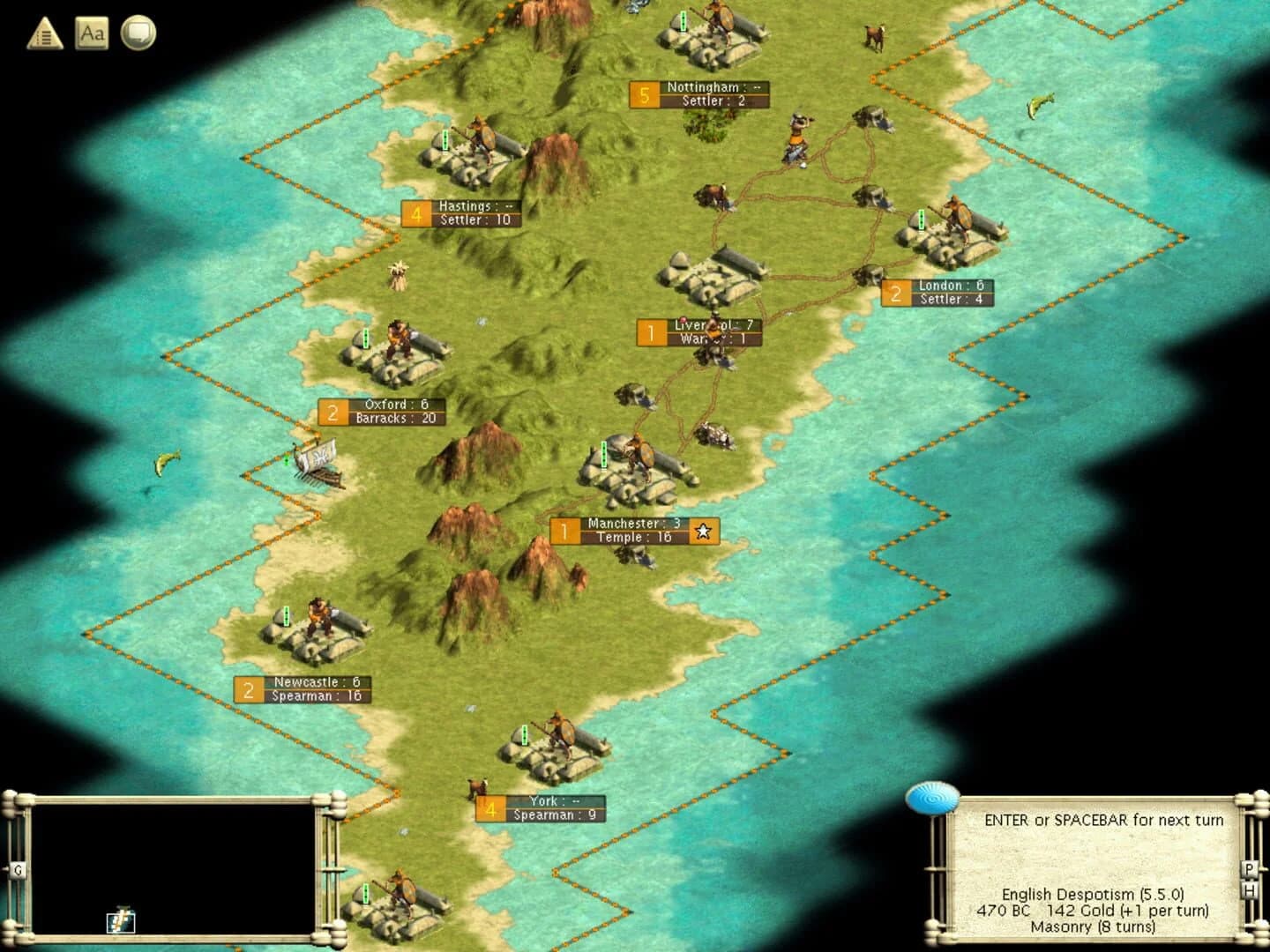Click the "P" button beside the status panel
The height and width of the screenshot is (952, 1270).
[x=1251, y=868]
